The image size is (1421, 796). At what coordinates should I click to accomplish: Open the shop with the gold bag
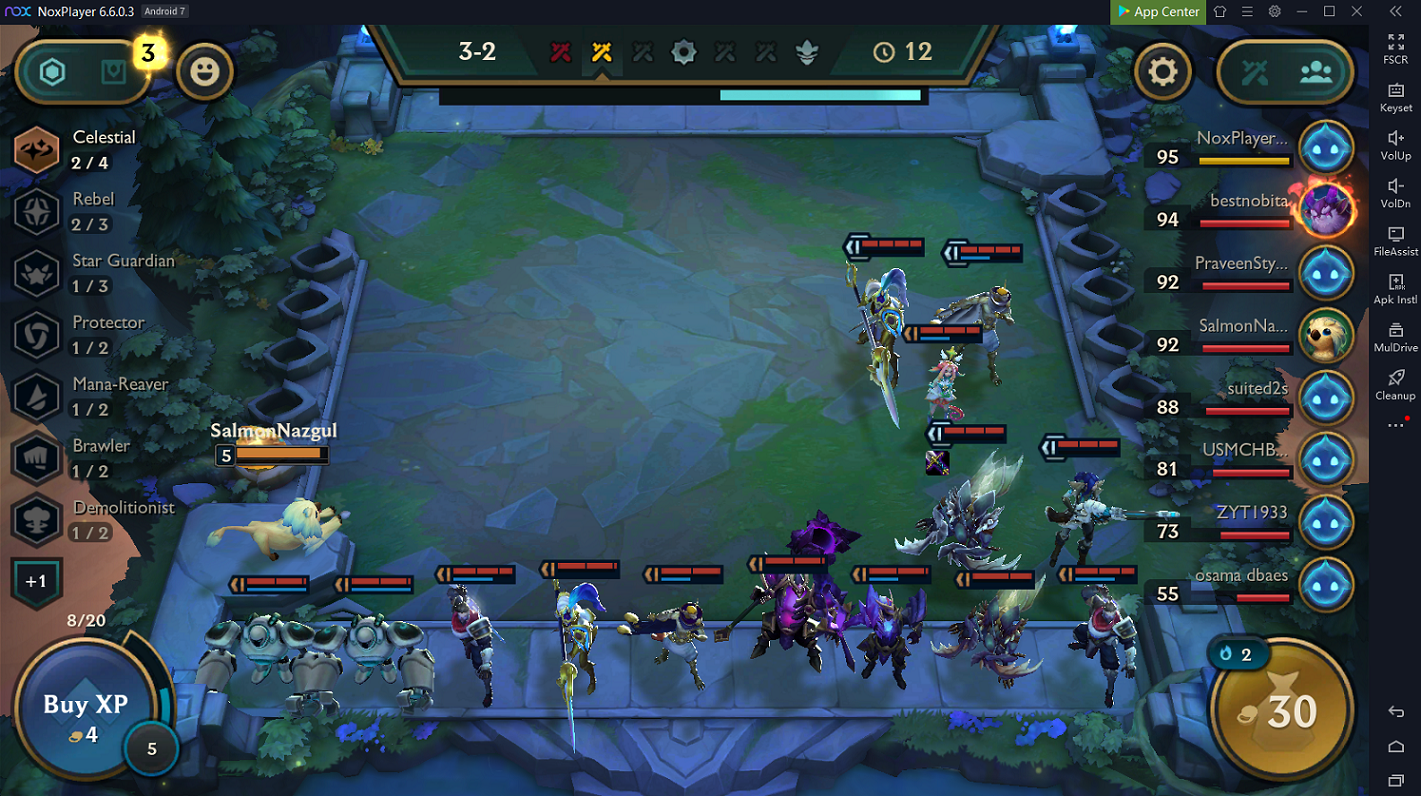tap(1280, 711)
